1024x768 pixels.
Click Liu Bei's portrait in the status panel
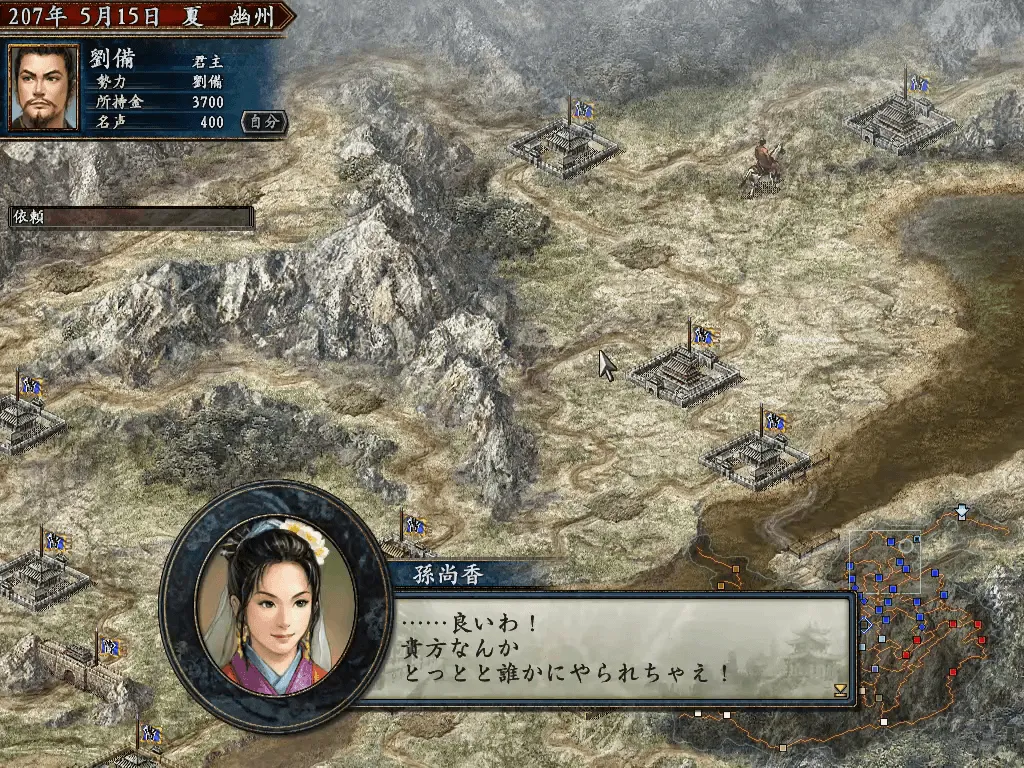tap(43, 88)
